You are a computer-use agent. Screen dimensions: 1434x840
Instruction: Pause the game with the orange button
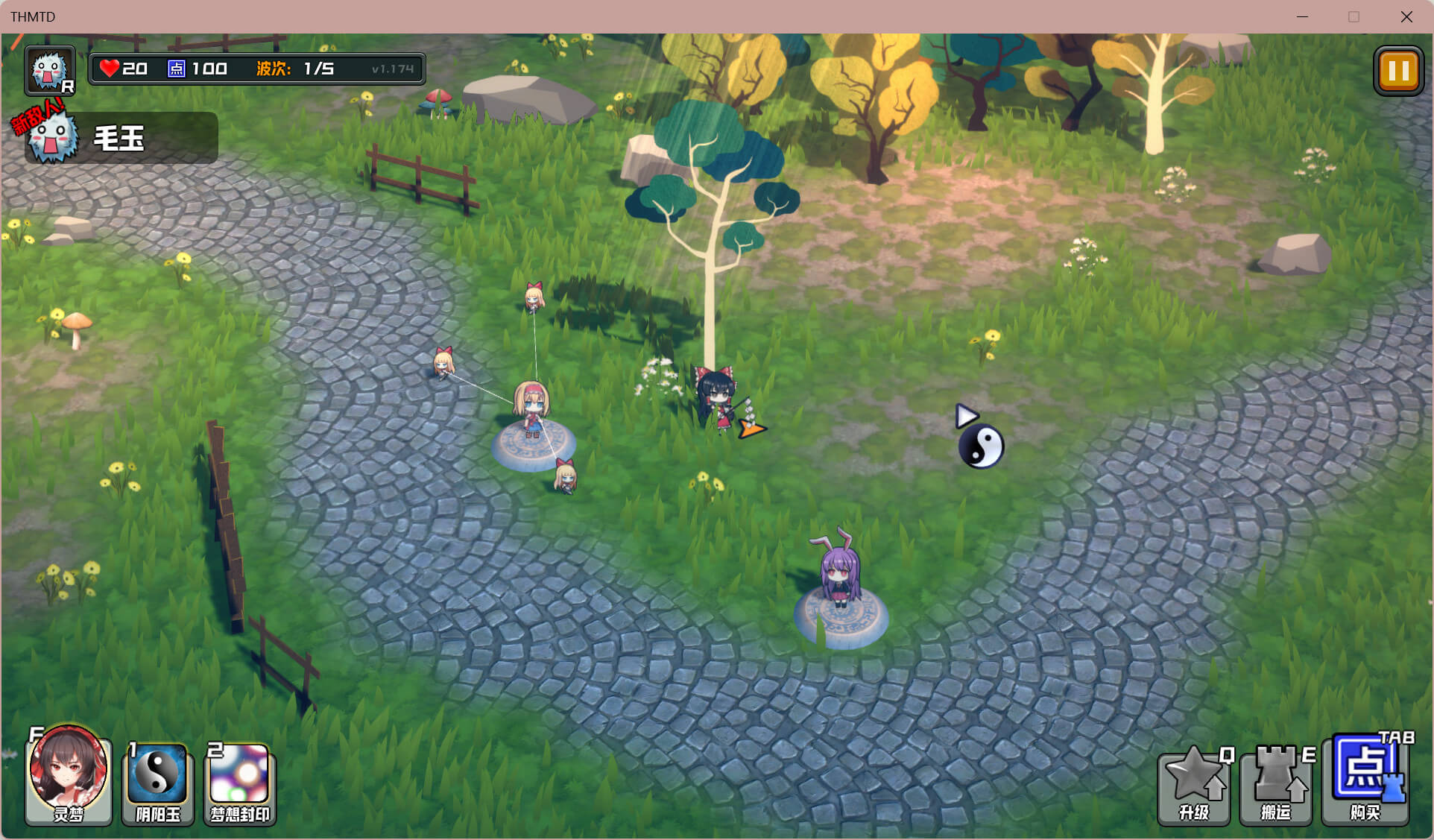tap(1397, 72)
